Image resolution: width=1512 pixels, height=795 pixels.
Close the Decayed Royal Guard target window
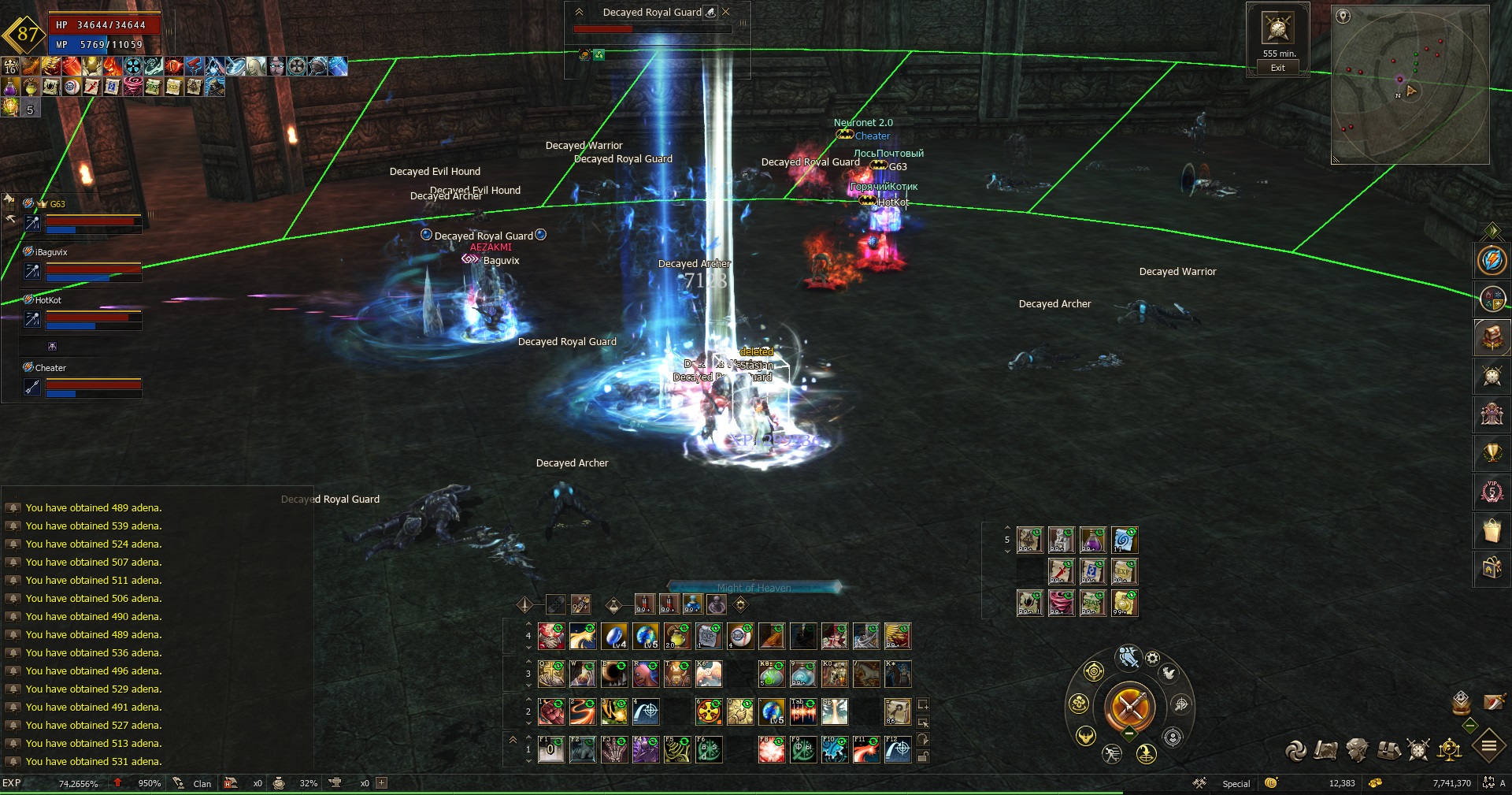point(726,12)
